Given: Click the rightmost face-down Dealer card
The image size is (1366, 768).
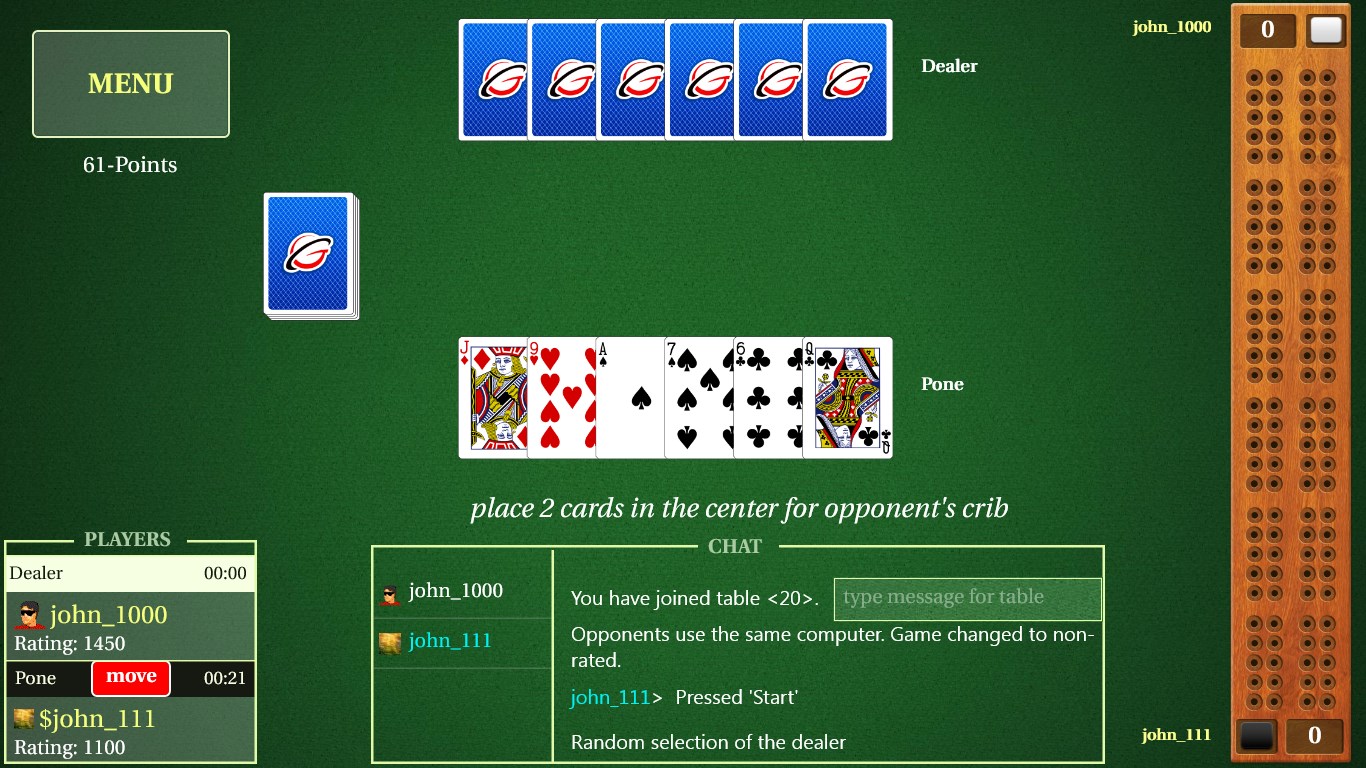Looking at the screenshot, I should coord(847,79).
